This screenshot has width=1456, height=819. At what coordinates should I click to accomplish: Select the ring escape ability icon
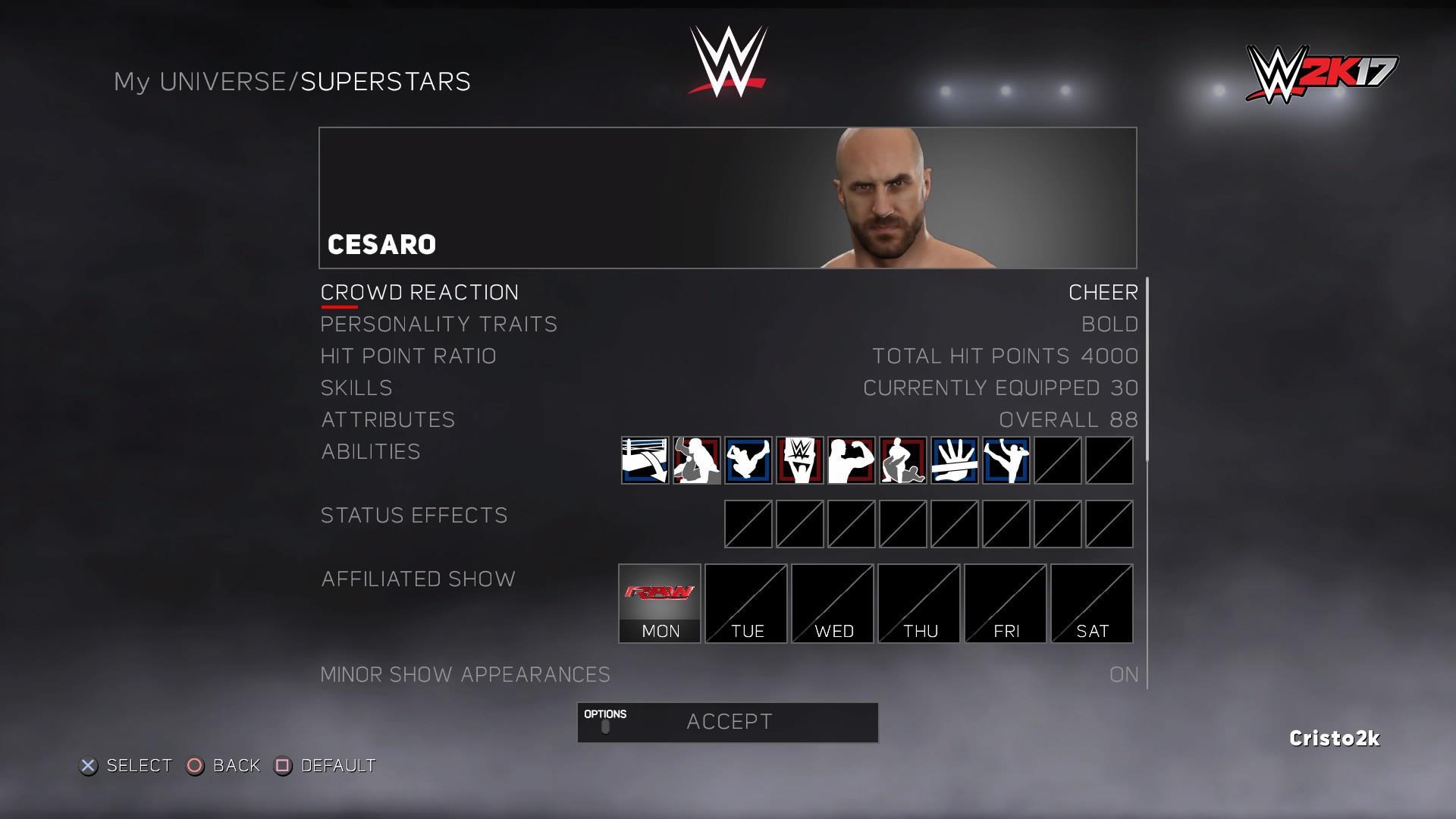[645, 460]
